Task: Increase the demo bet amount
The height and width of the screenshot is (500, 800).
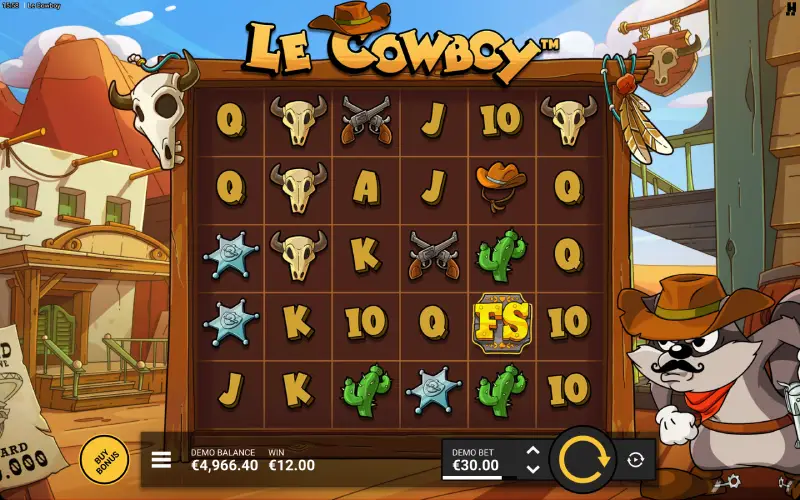Action: click(533, 451)
